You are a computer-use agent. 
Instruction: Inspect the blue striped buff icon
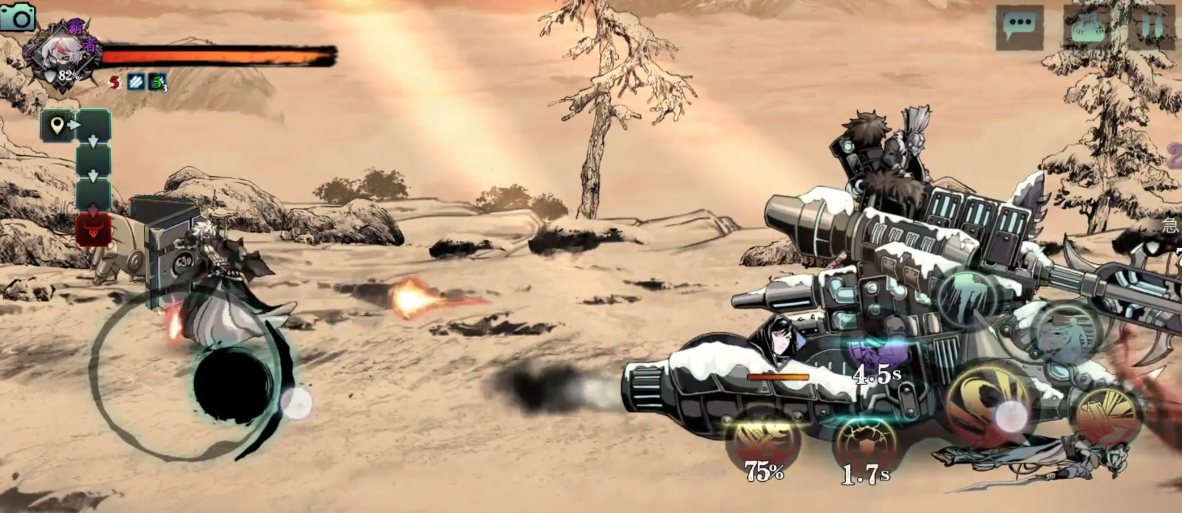[x=136, y=83]
